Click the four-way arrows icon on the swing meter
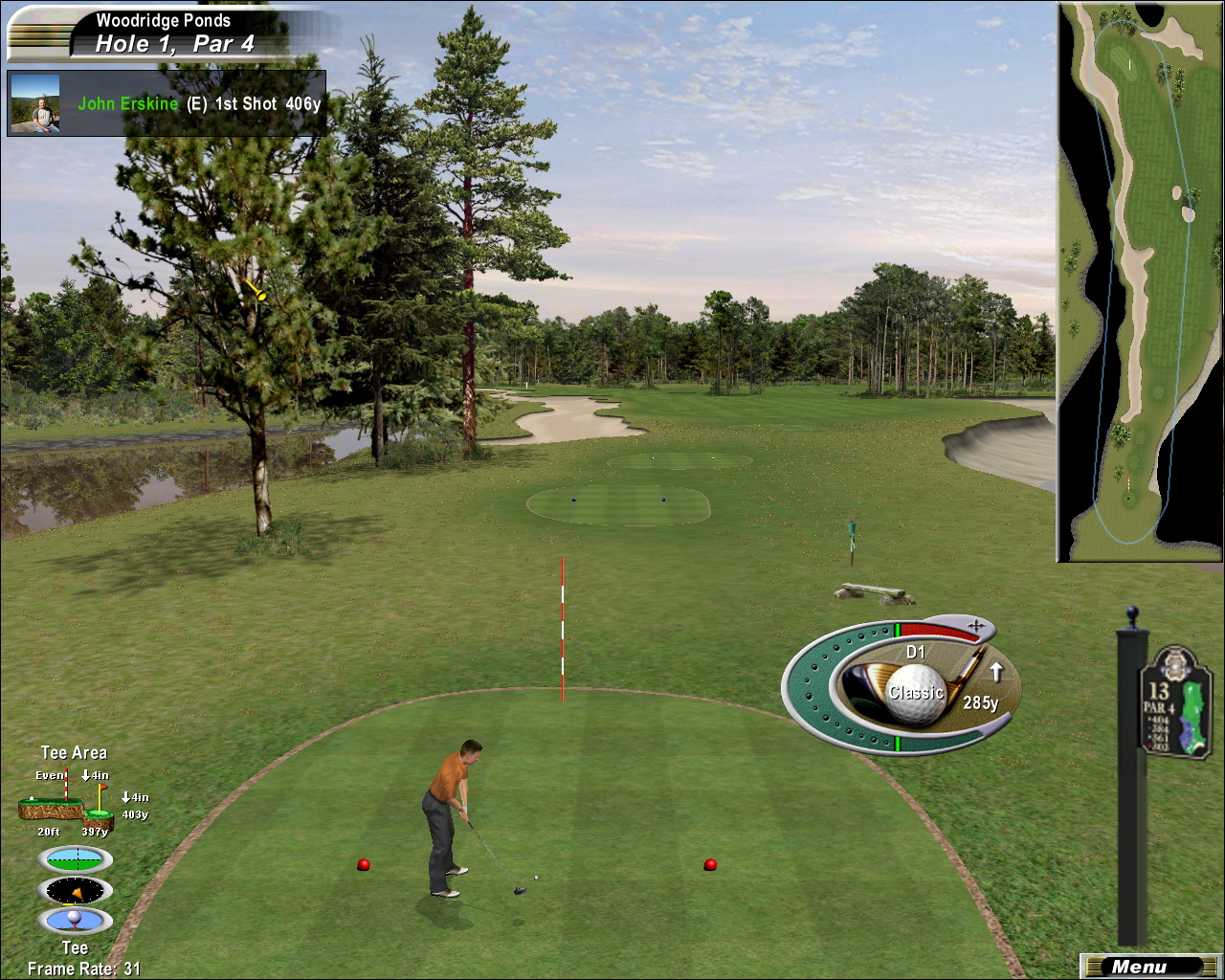Image resolution: width=1225 pixels, height=980 pixels. click(978, 624)
